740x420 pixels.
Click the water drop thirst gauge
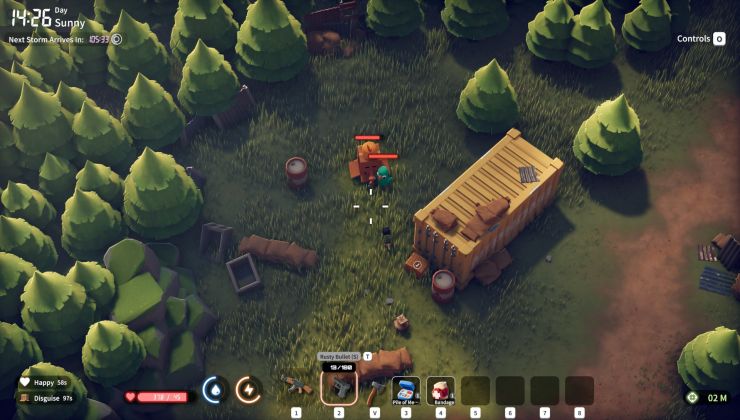tap(214, 389)
